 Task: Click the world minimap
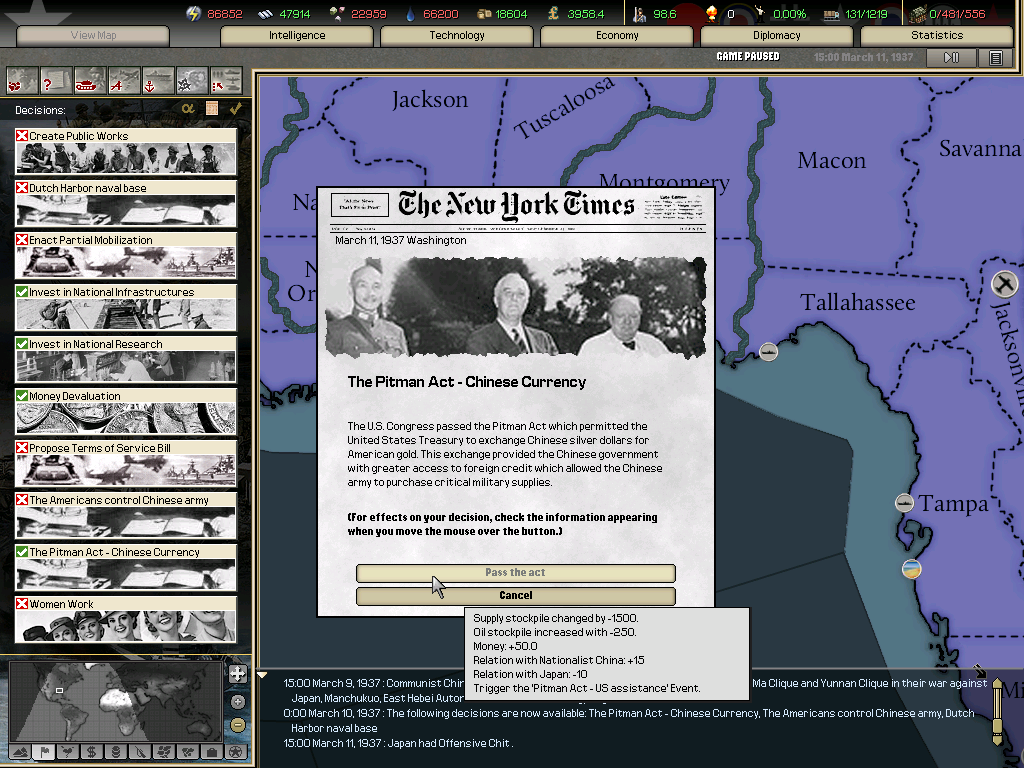(115, 700)
